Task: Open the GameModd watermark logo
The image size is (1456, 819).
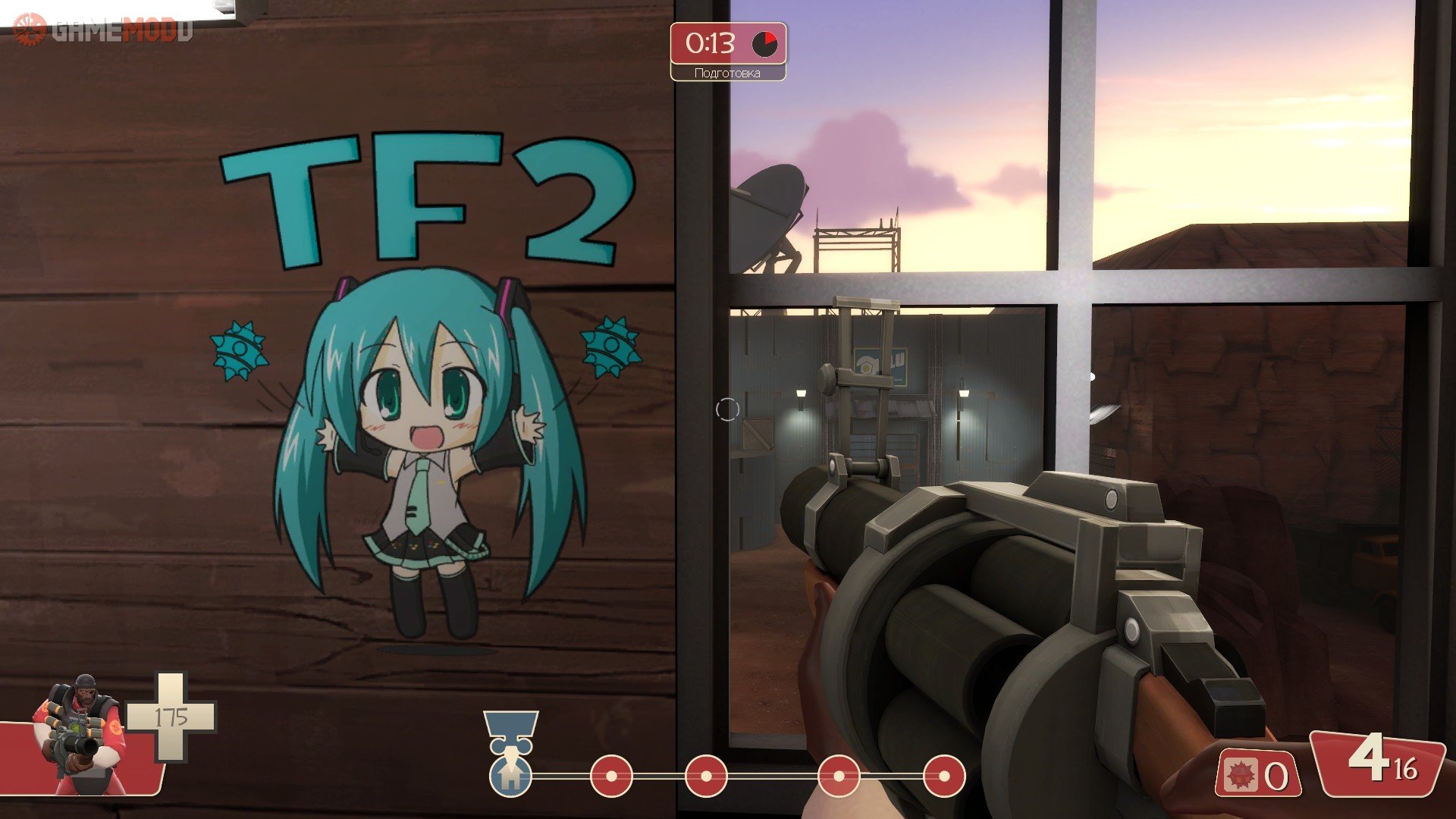Action: (104, 30)
